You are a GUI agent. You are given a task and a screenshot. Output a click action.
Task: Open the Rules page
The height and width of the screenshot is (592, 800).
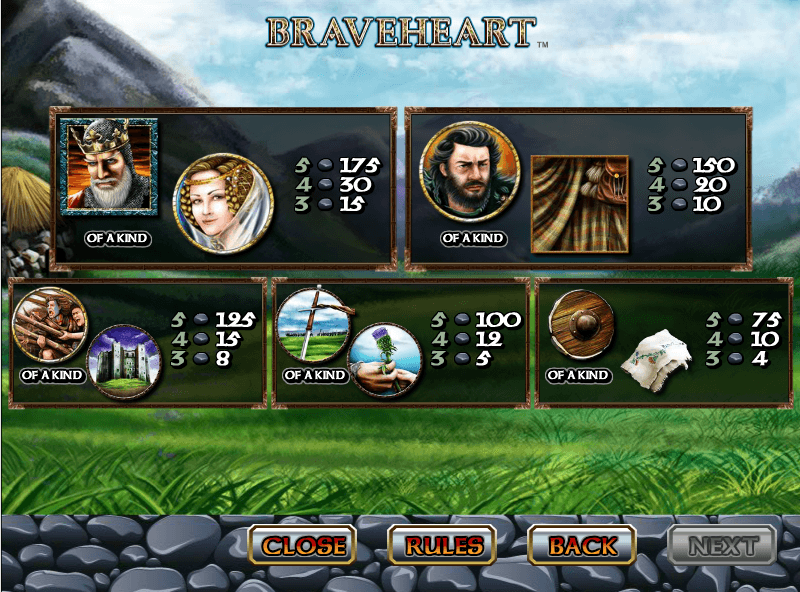(443, 546)
